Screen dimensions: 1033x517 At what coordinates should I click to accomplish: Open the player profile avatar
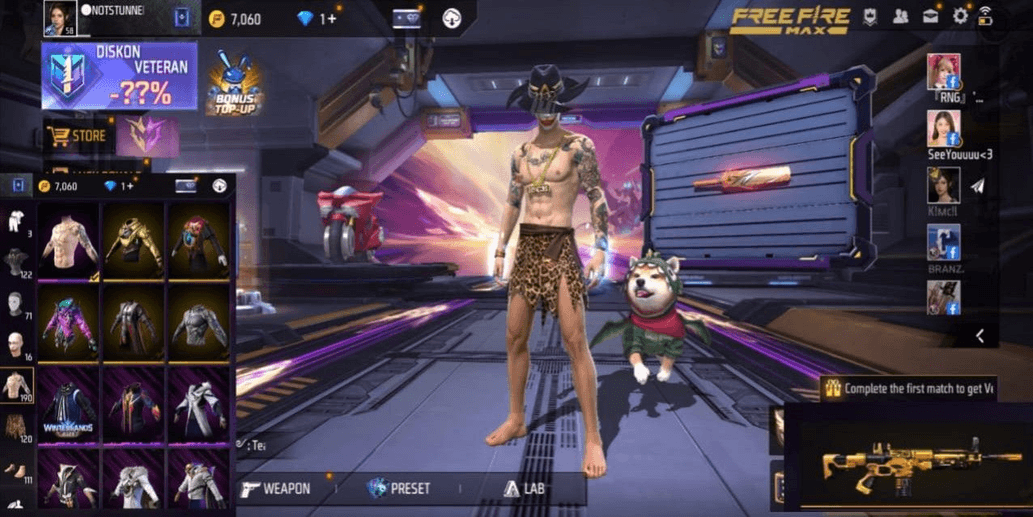coord(59,17)
